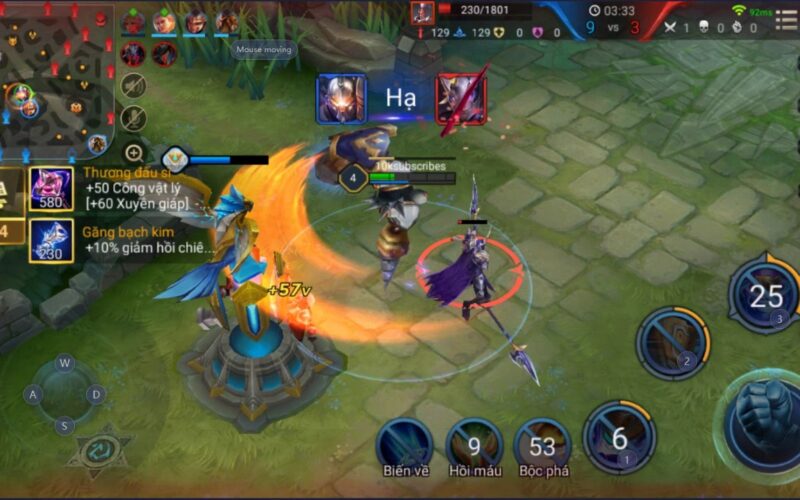Tap the fist basic attack button
Viewport: 800px width, 500px height.
(x=764, y=412)
